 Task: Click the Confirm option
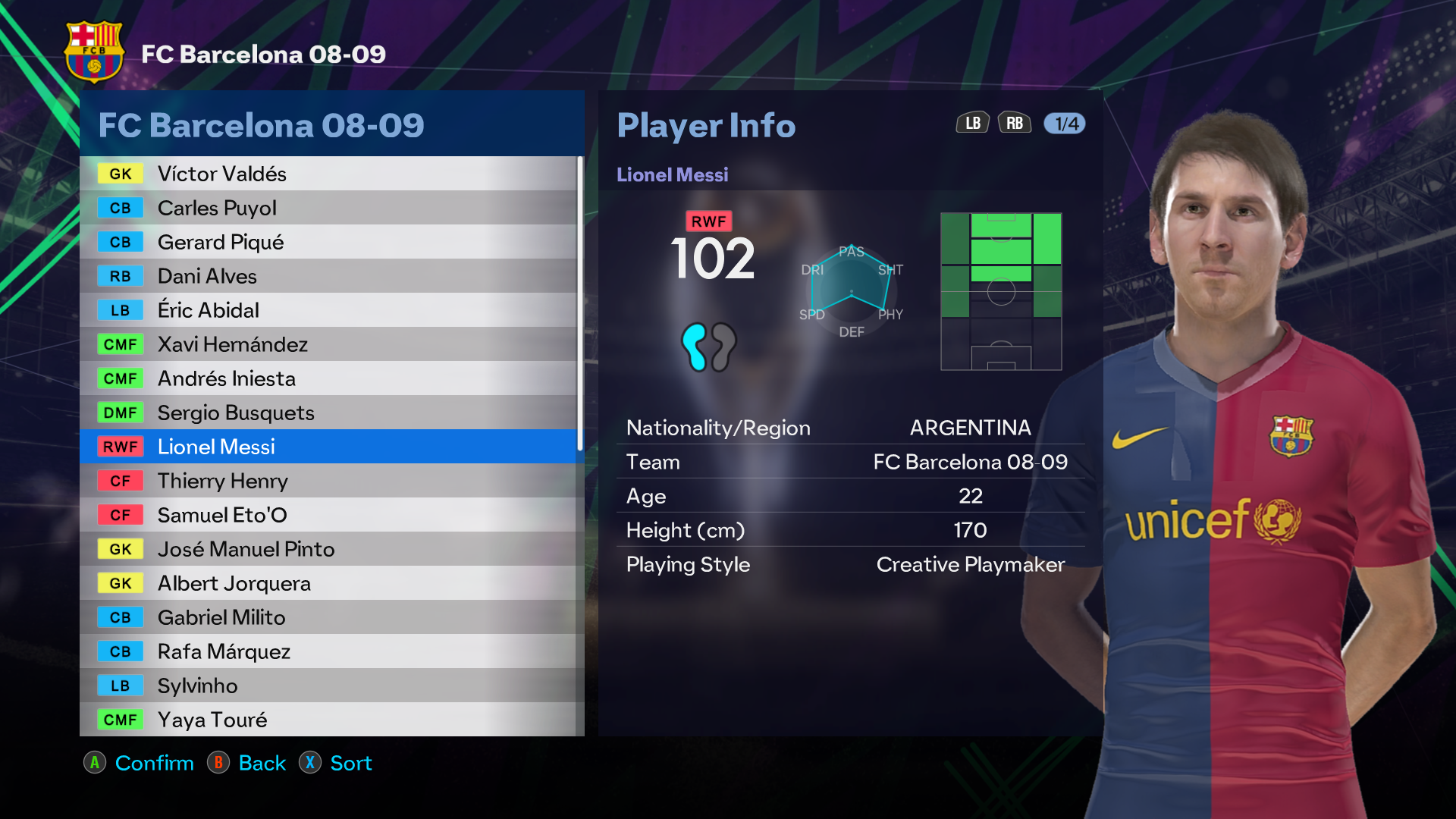click(140, 763)
